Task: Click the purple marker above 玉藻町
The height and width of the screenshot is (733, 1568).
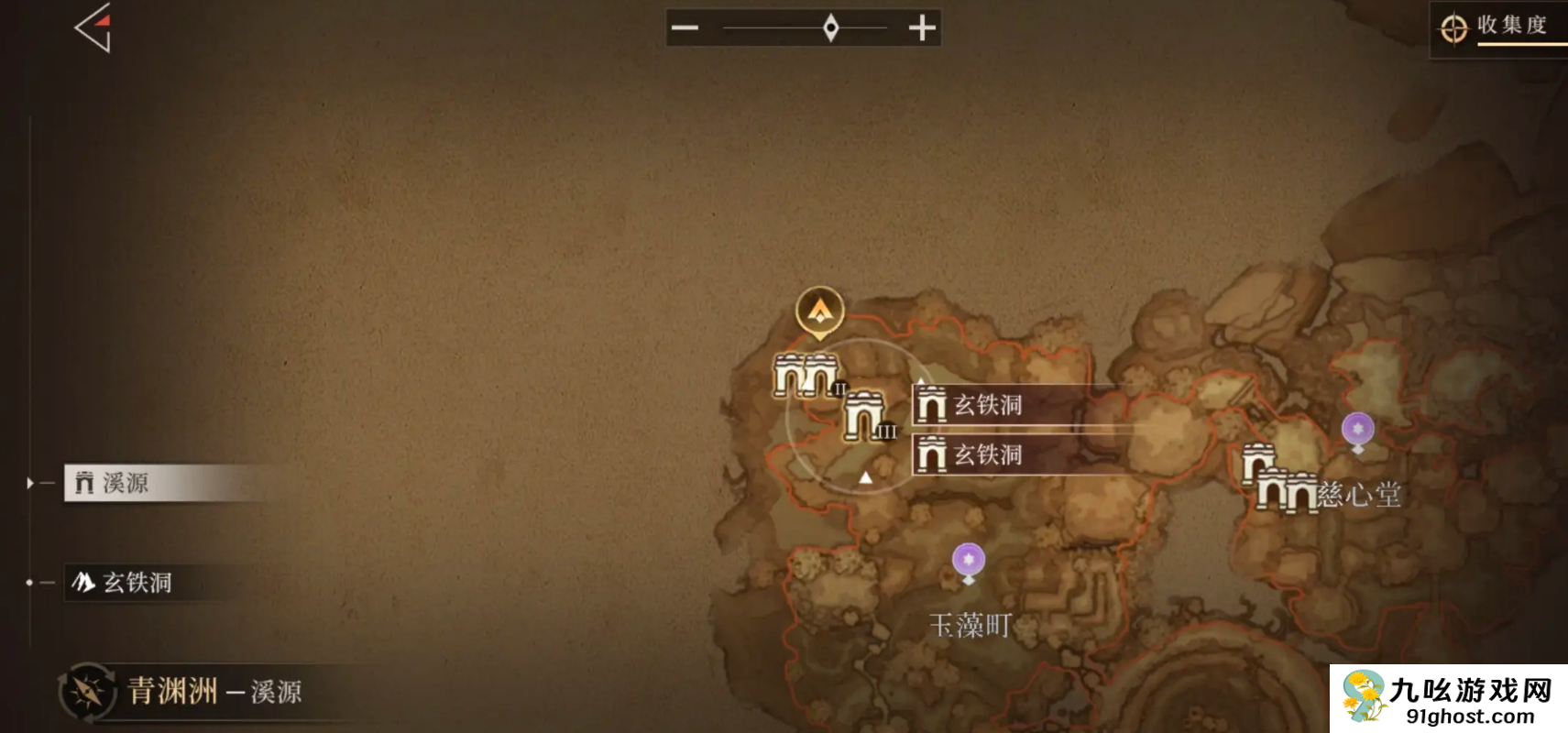Action: (x=969, y=560)
